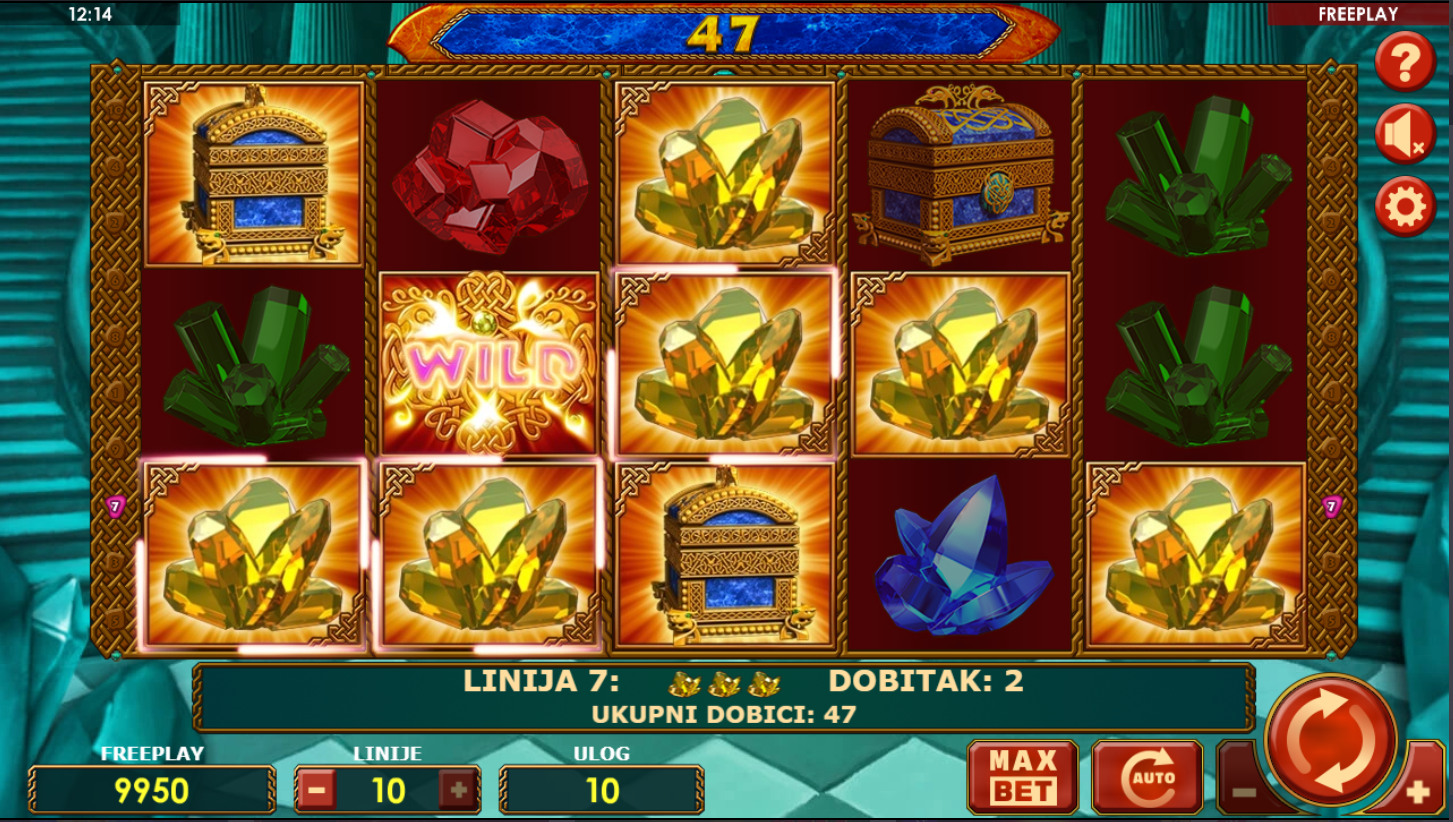The width and height of the screenshot is (1453, 822).
Task: Lower the bet with the minus beside spin
Action: point(1243,793)
